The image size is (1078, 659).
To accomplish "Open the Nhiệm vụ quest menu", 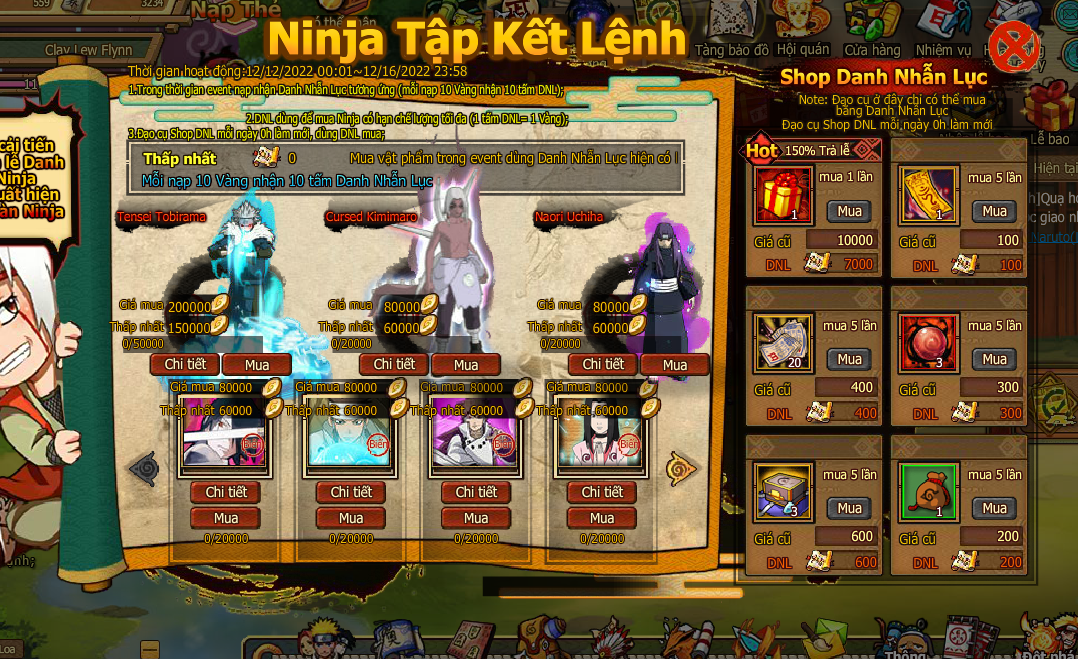I will [943, 35].
